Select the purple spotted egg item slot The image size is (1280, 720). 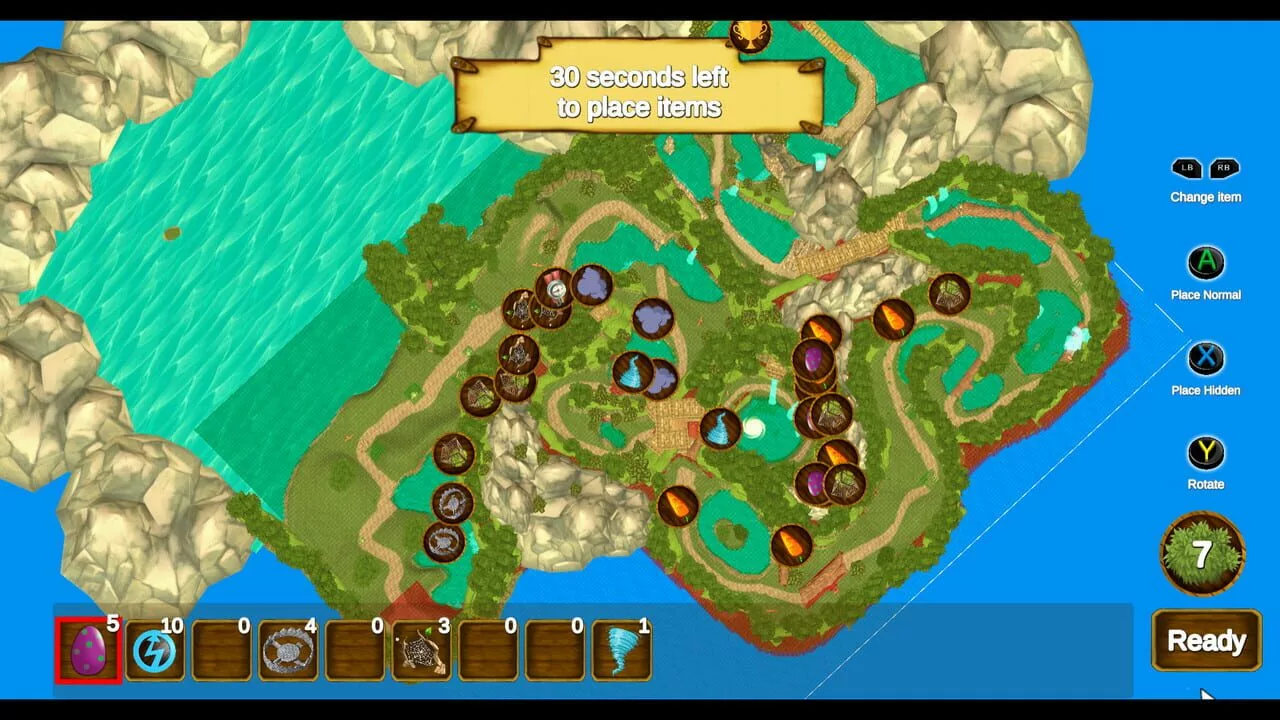point(89,650)
